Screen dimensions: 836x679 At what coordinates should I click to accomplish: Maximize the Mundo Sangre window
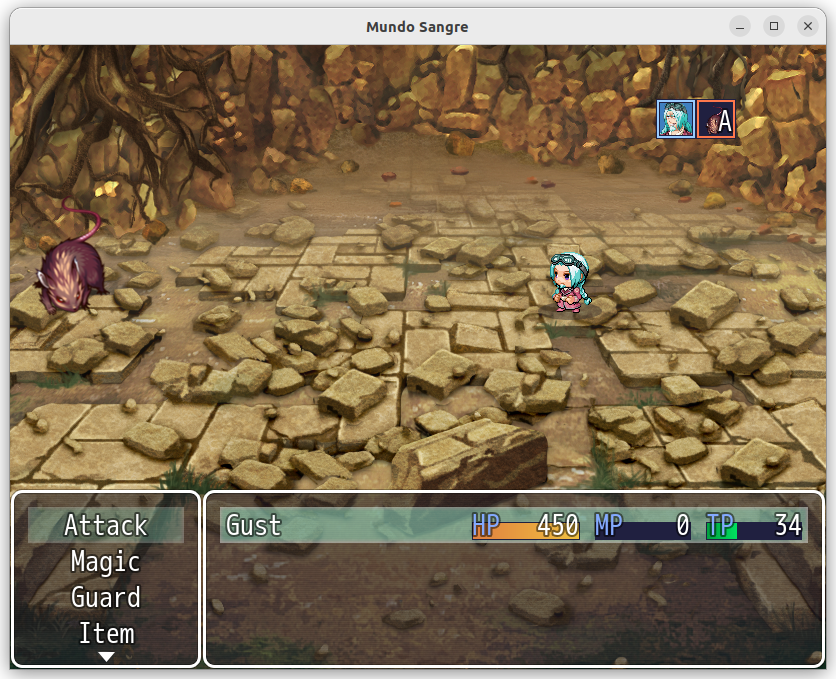click(x=774, y=27)
